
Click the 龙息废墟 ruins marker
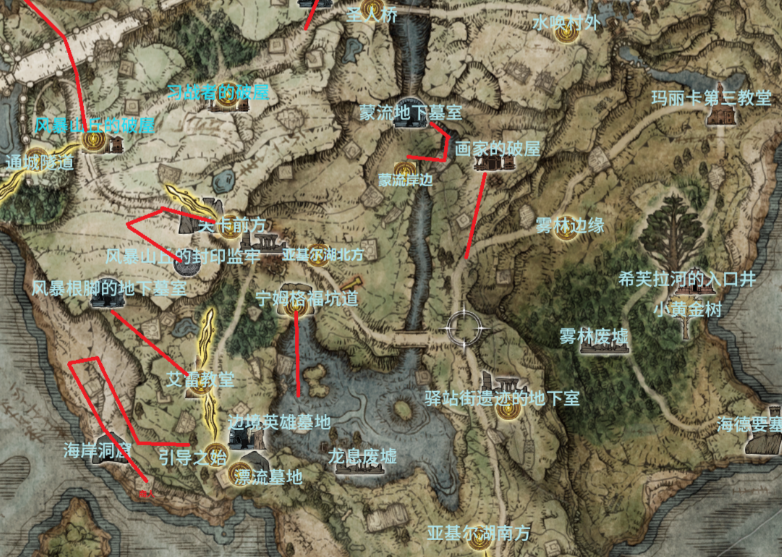click(x=362, y=470)
